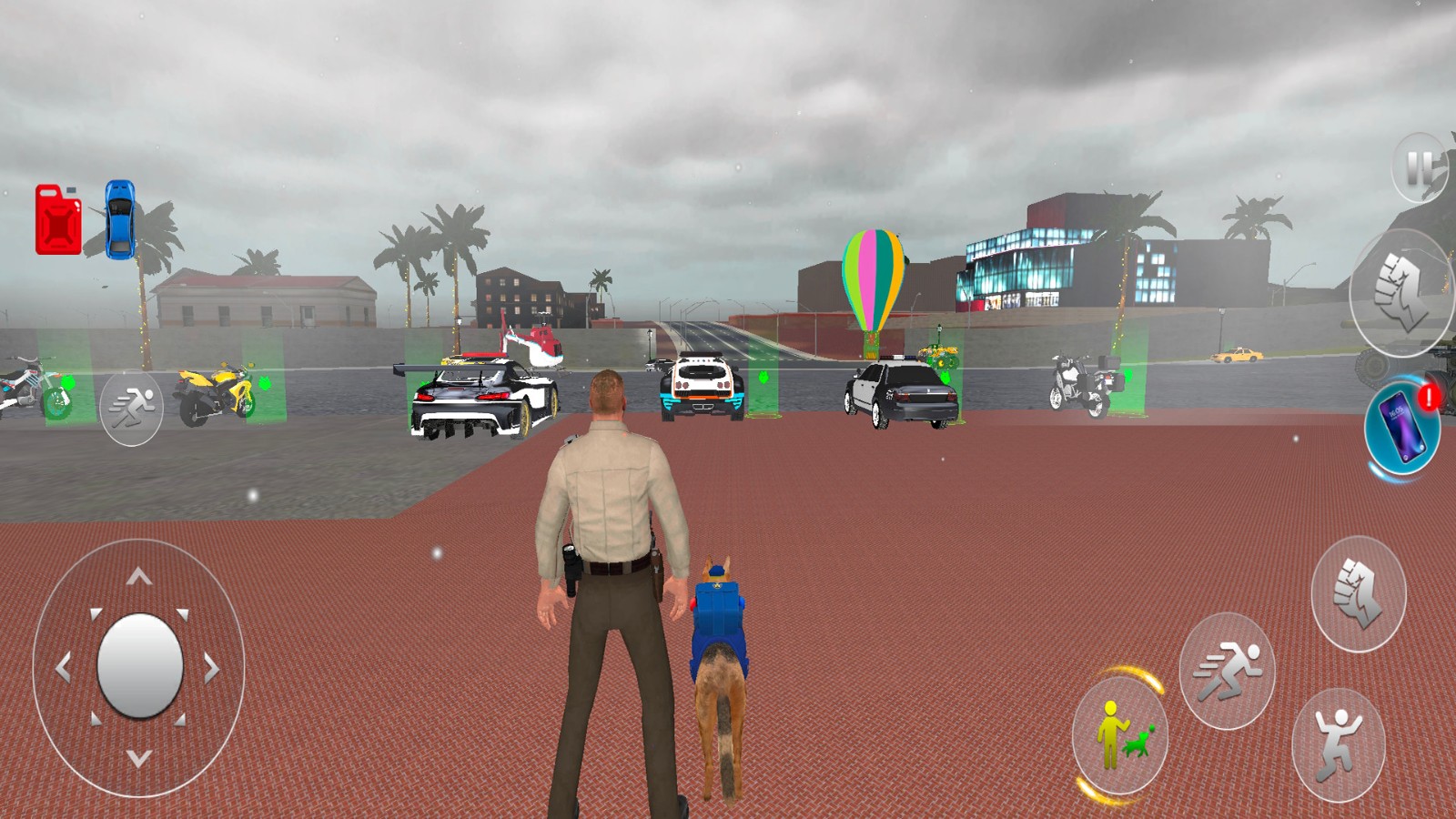Click the joystick's right arrow

pyautogui.click(x=212, y=669)
